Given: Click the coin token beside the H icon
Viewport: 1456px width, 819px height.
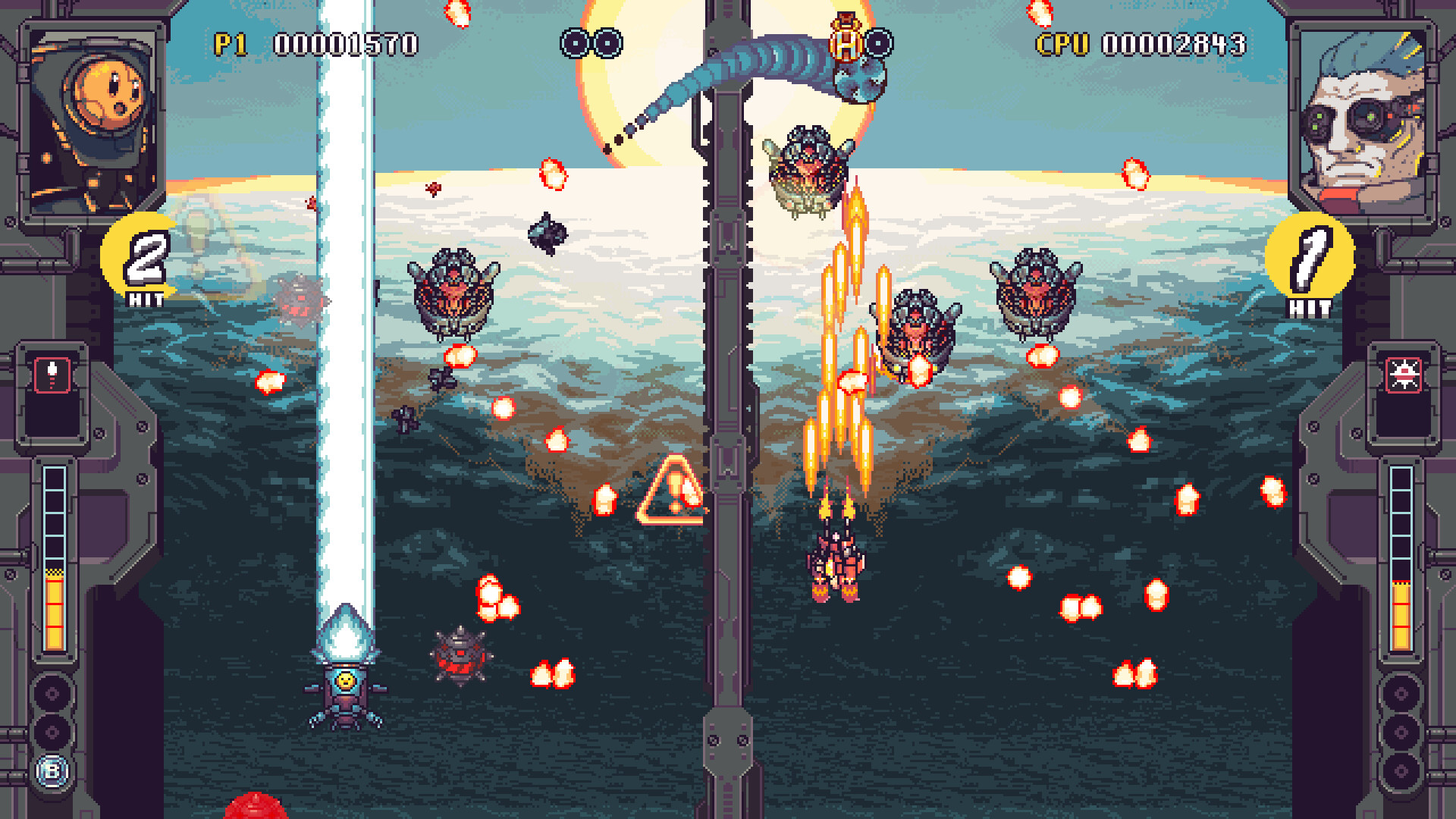Looking at the screenshot, I should coord(880,43).
